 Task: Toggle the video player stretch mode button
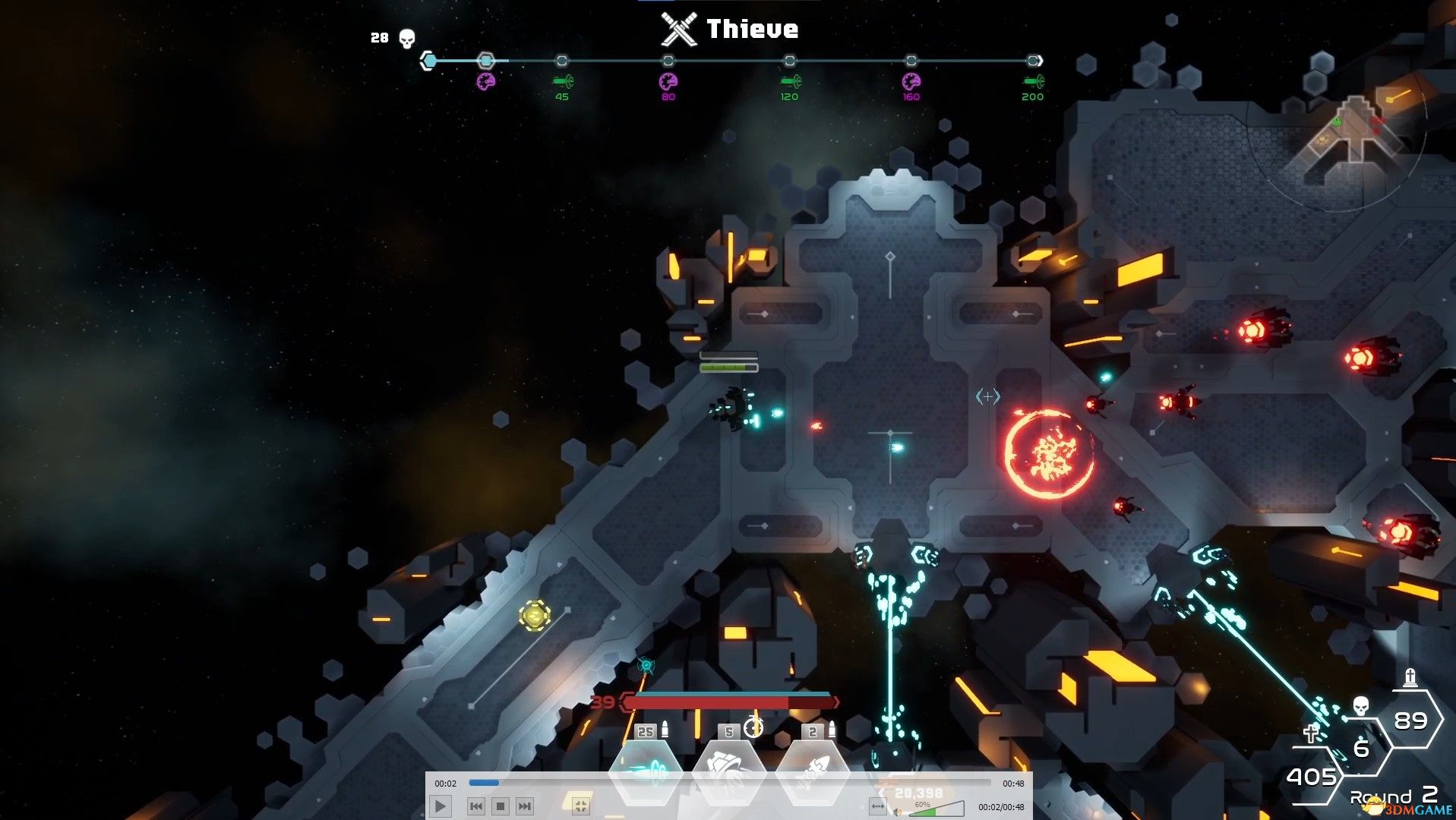pos(878,806)
